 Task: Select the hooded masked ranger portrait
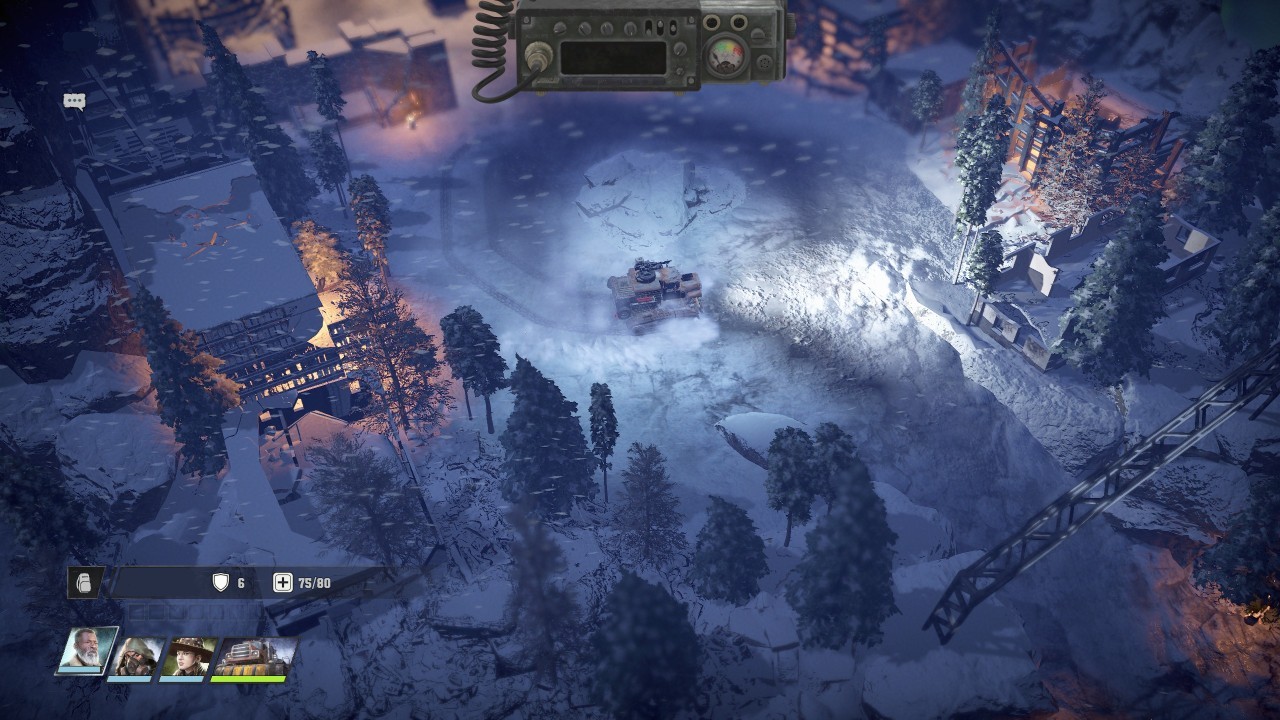pos(135,656)
